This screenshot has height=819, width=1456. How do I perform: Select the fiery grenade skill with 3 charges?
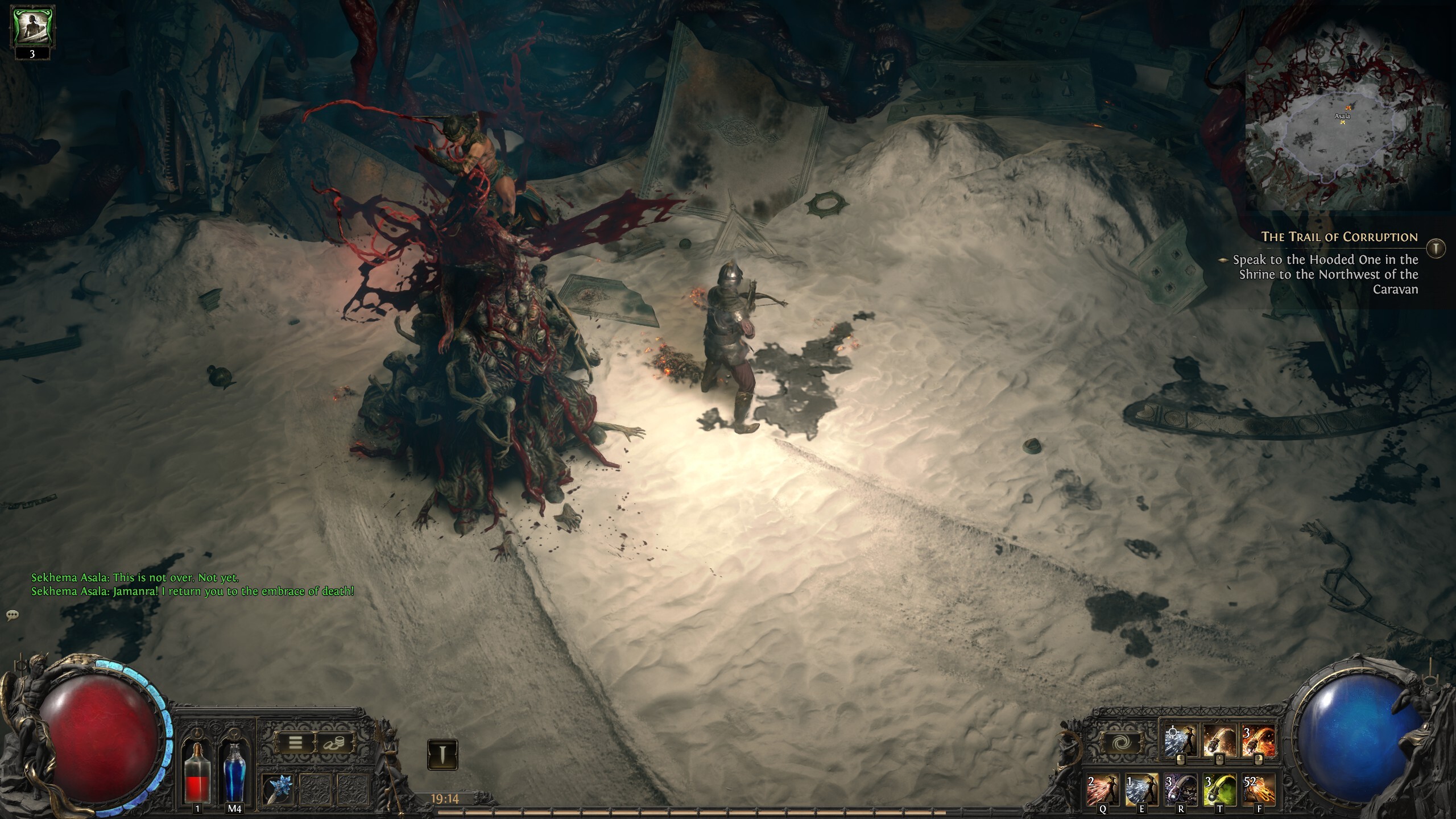(1258, 742)
